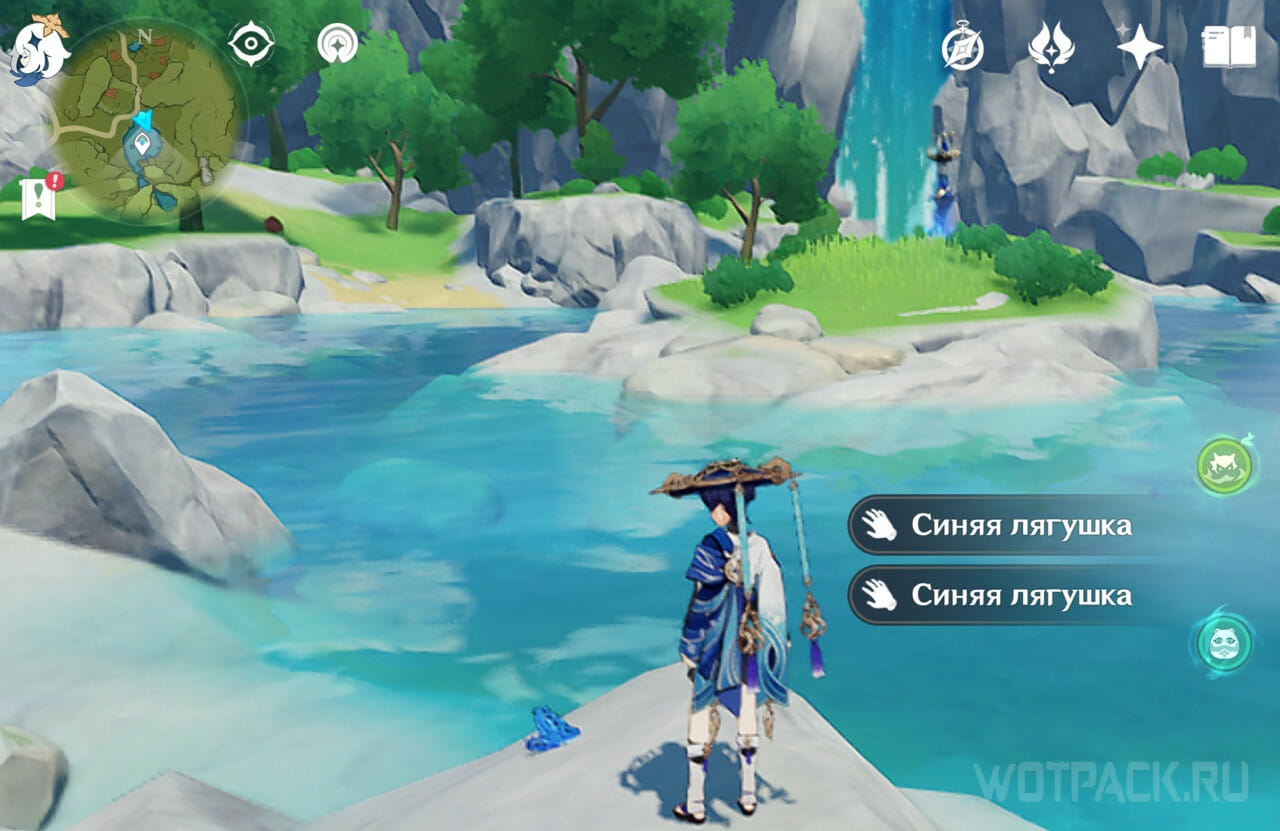The image size is (1280, 831).
Task: Open the four-pointed star Battle Pass icon
Action: pyautogui.click(x=1140, y=46)
